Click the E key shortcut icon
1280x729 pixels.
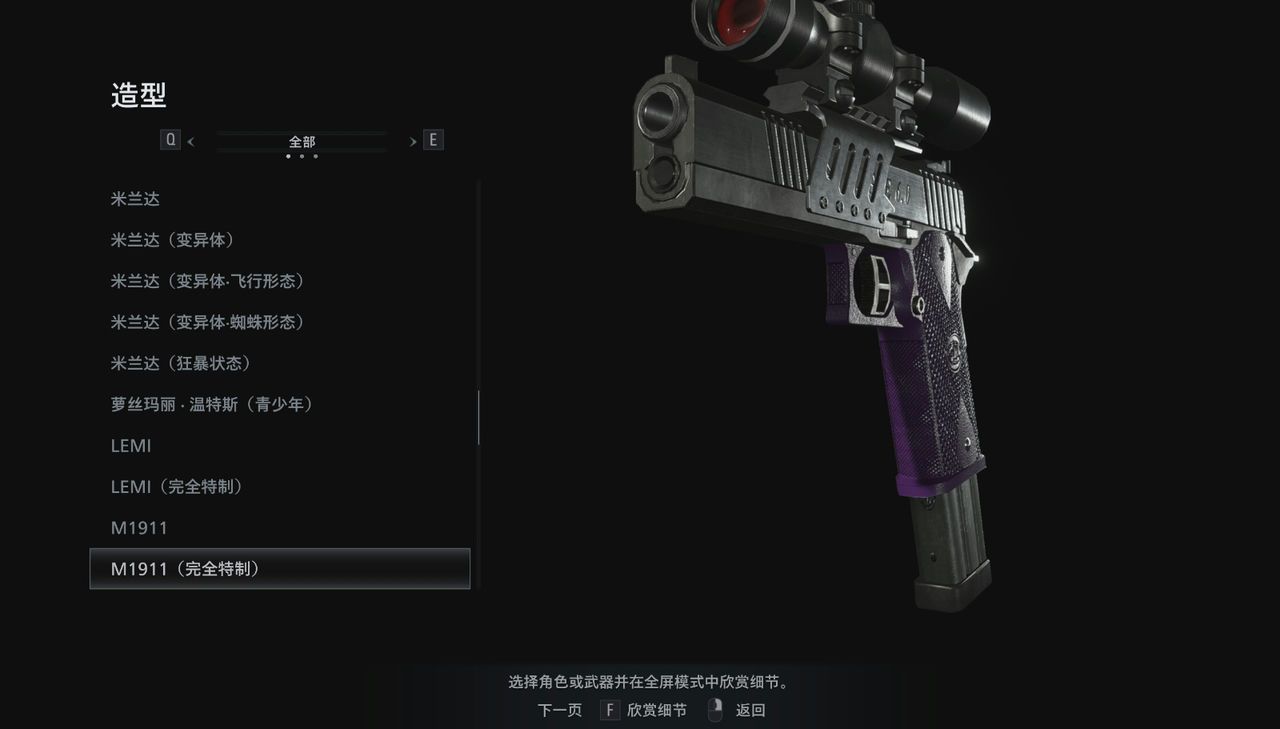coord(433,139)
